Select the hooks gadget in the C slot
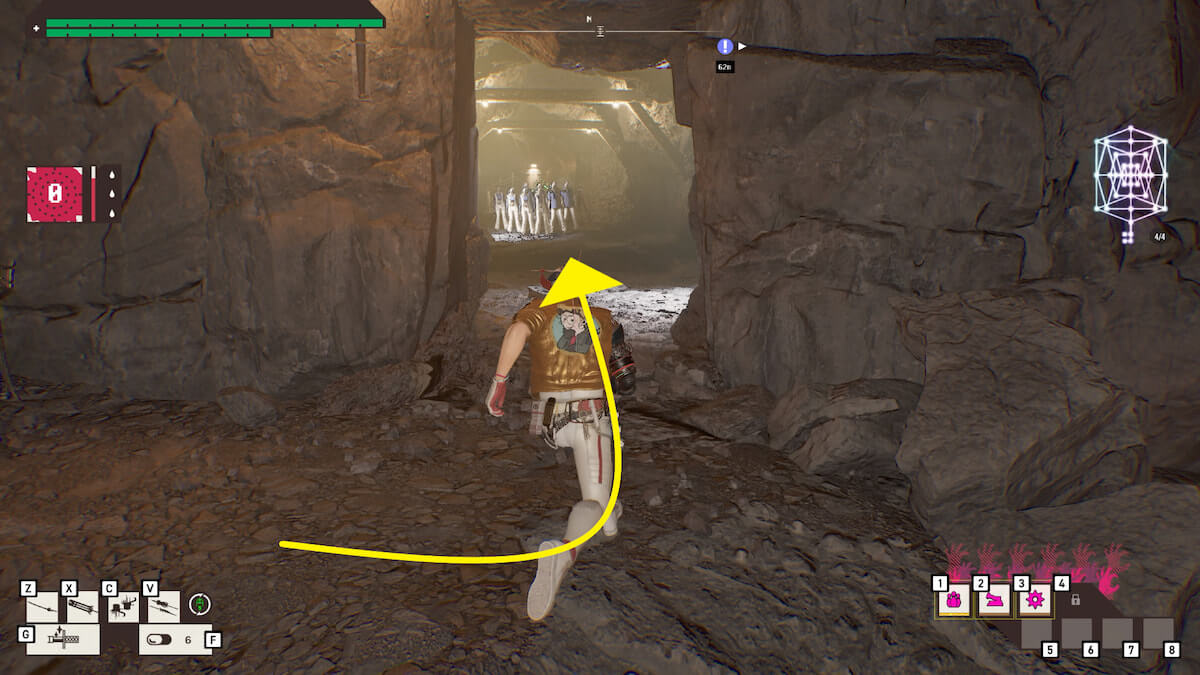This screenshot has height=675, width=1200. (x=123, y=607)
